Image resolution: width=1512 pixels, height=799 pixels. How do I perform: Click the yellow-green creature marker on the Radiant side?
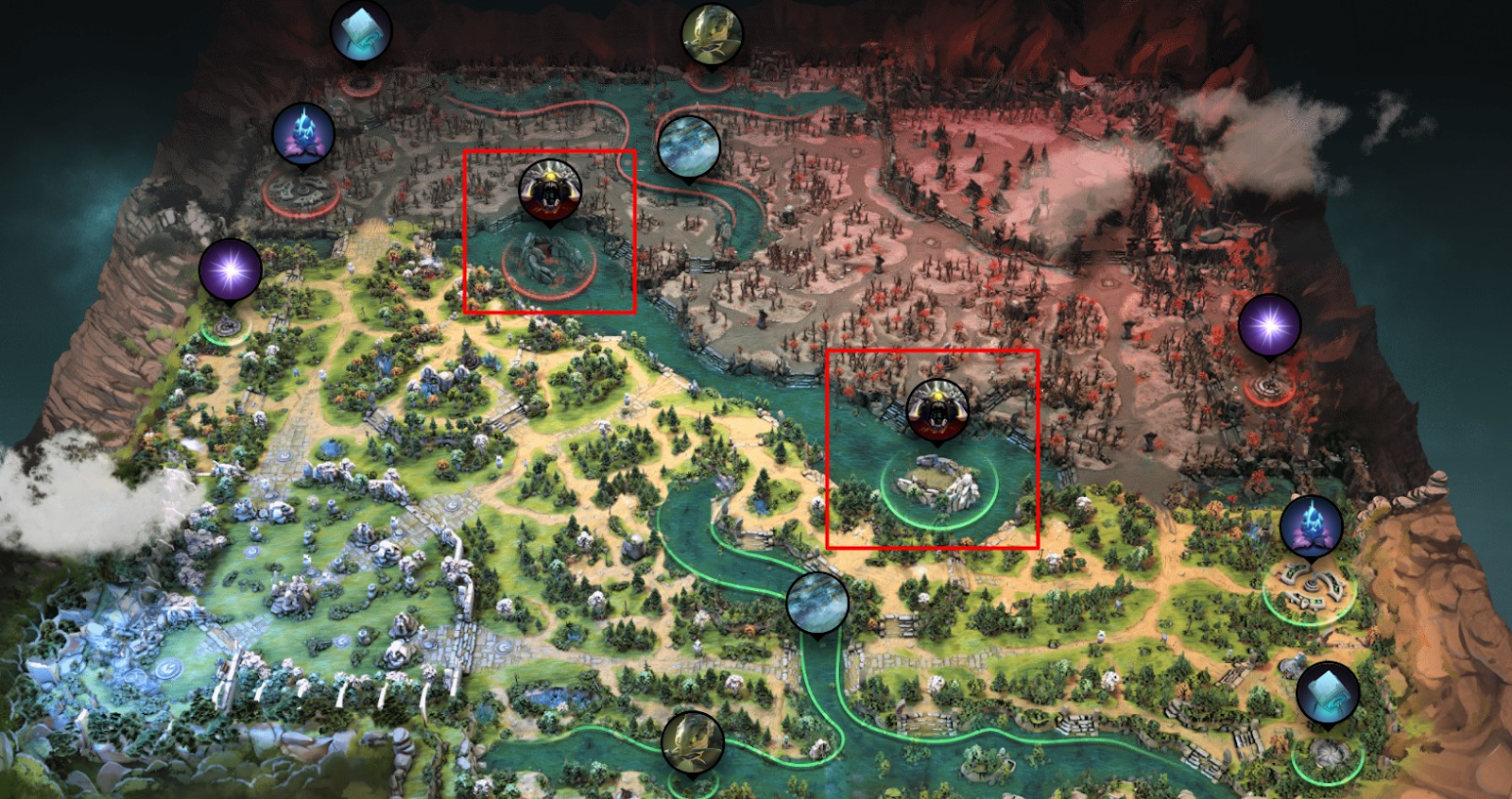click(692, 741)
